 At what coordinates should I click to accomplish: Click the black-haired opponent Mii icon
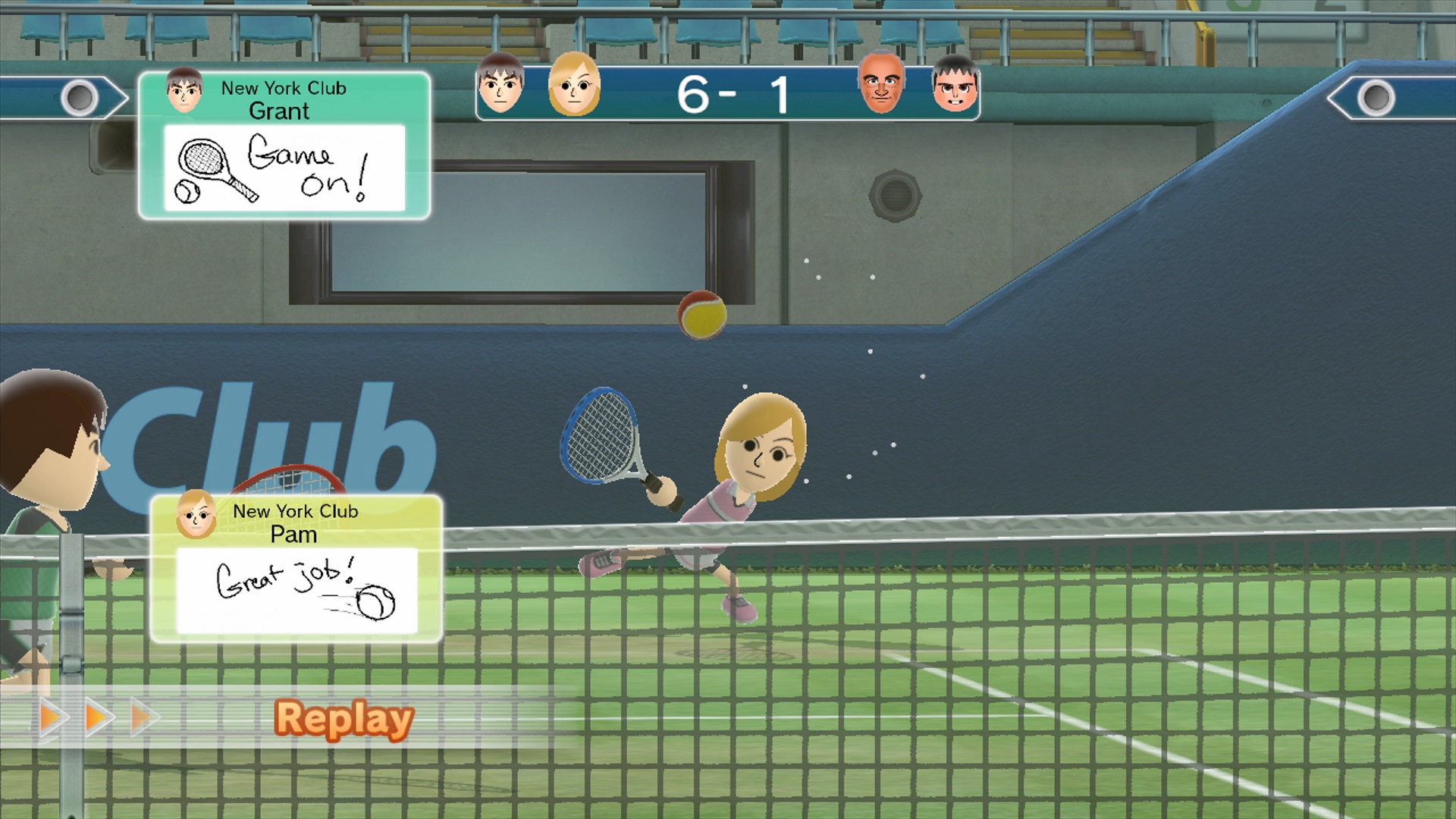(x=956, y=87)
